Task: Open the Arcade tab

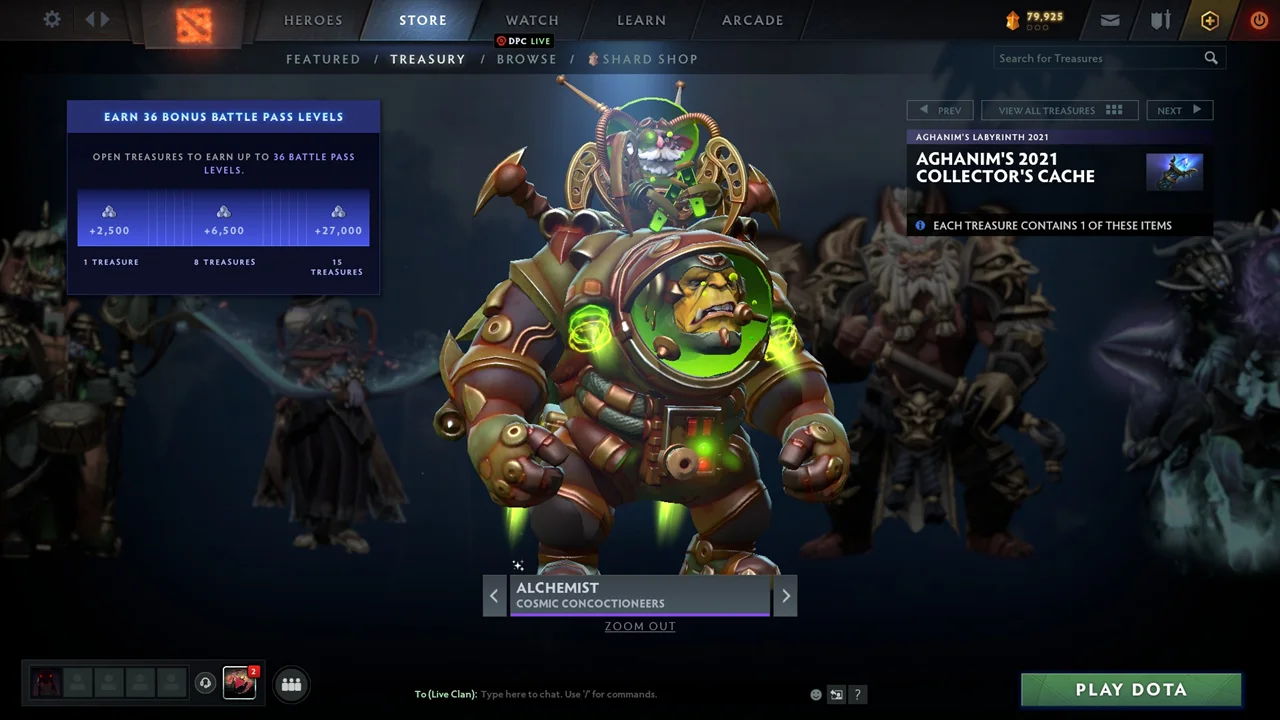Action: coord(753,20)
